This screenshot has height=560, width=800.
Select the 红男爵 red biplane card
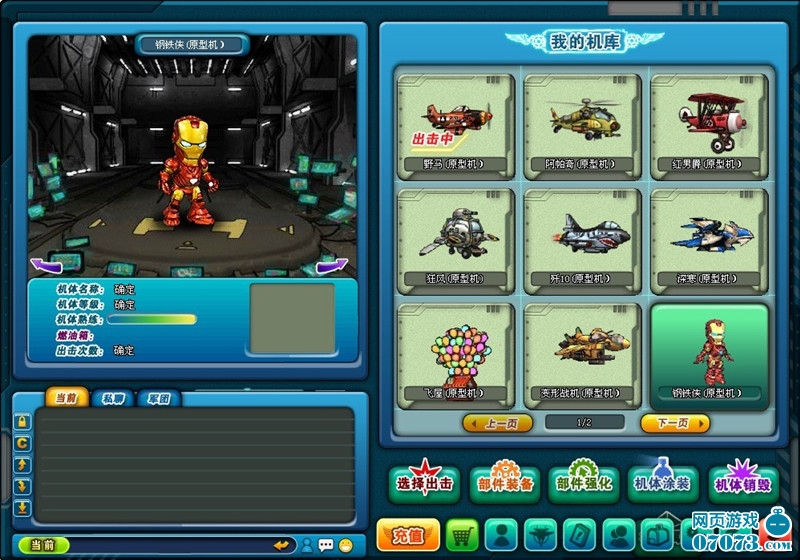pos(709,126)
